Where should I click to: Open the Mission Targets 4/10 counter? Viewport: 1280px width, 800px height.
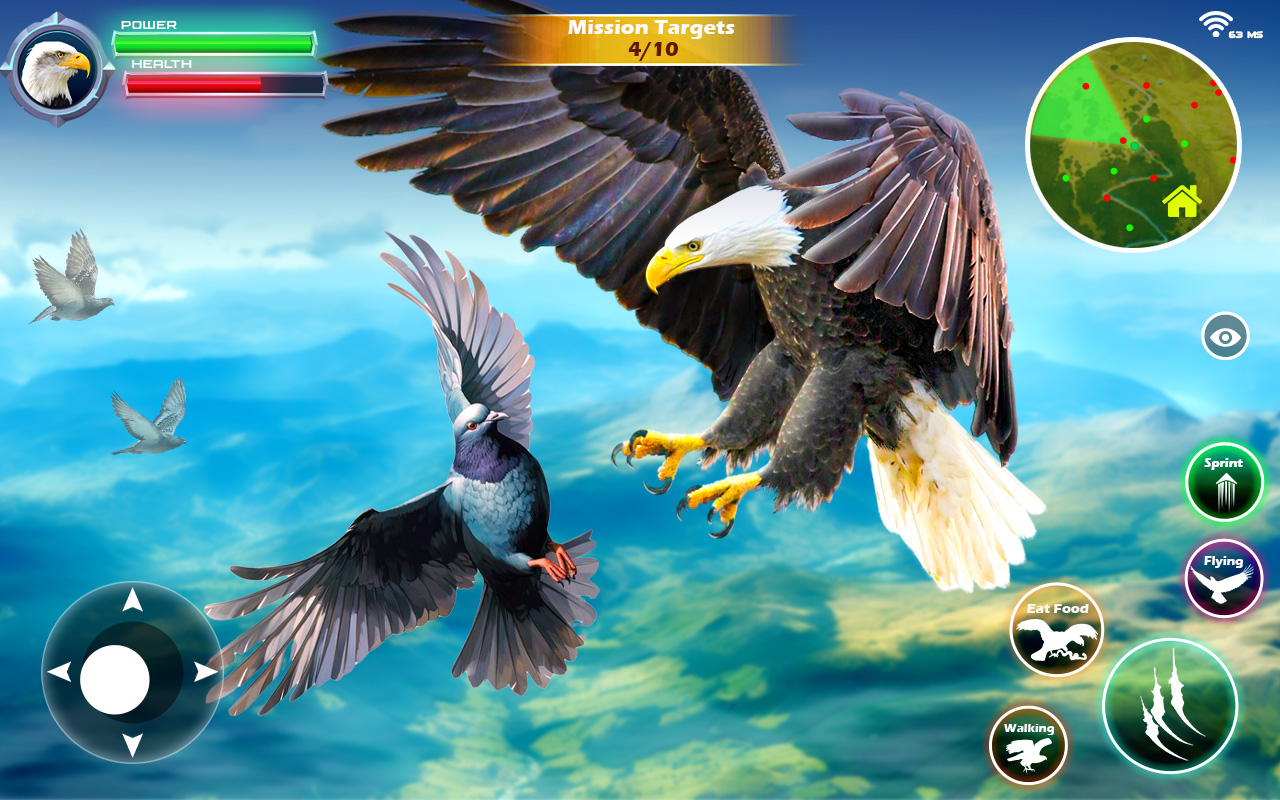650,46
